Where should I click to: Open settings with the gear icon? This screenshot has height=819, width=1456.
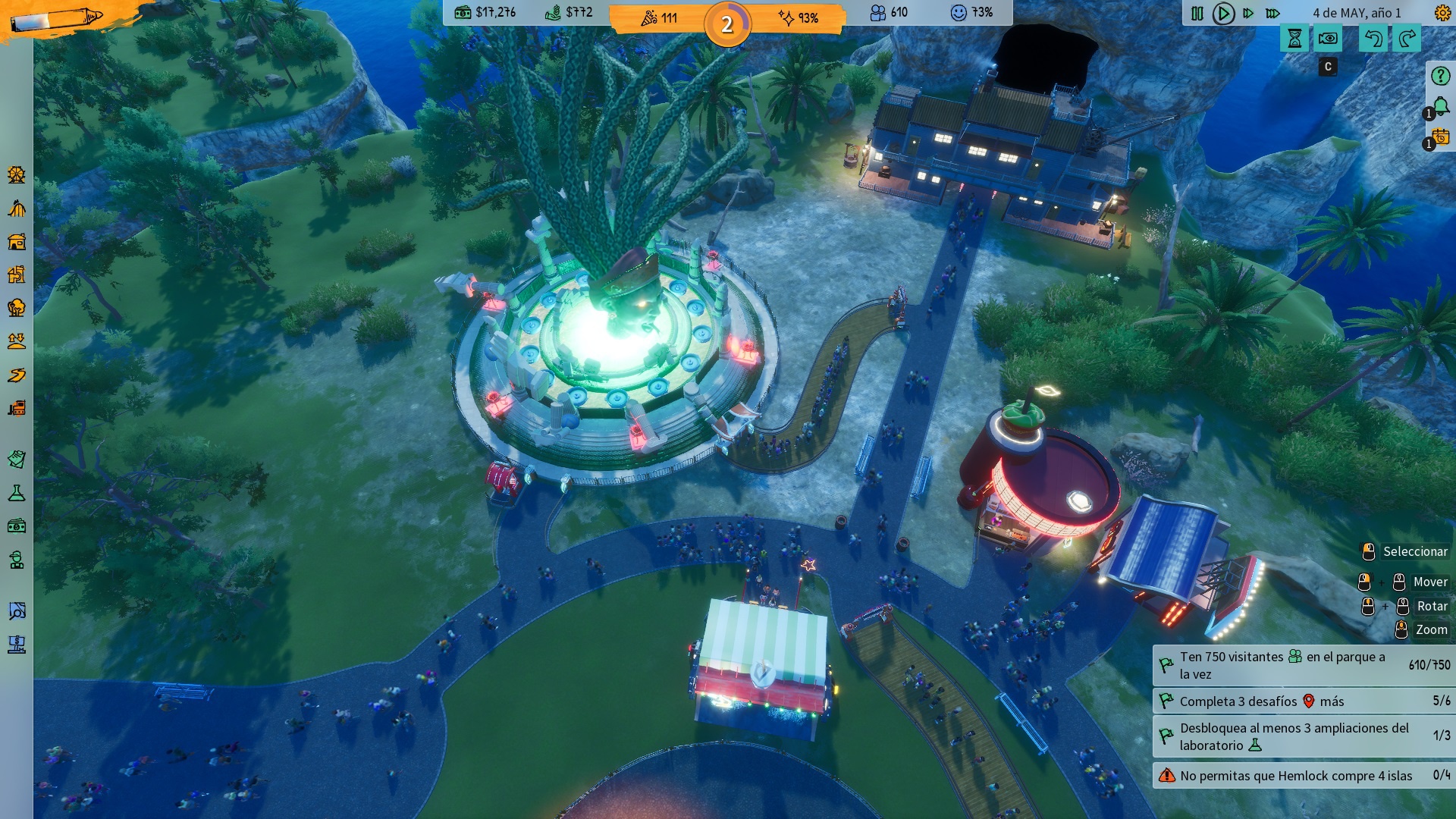pyautogui.click(x=1442, y=14)
